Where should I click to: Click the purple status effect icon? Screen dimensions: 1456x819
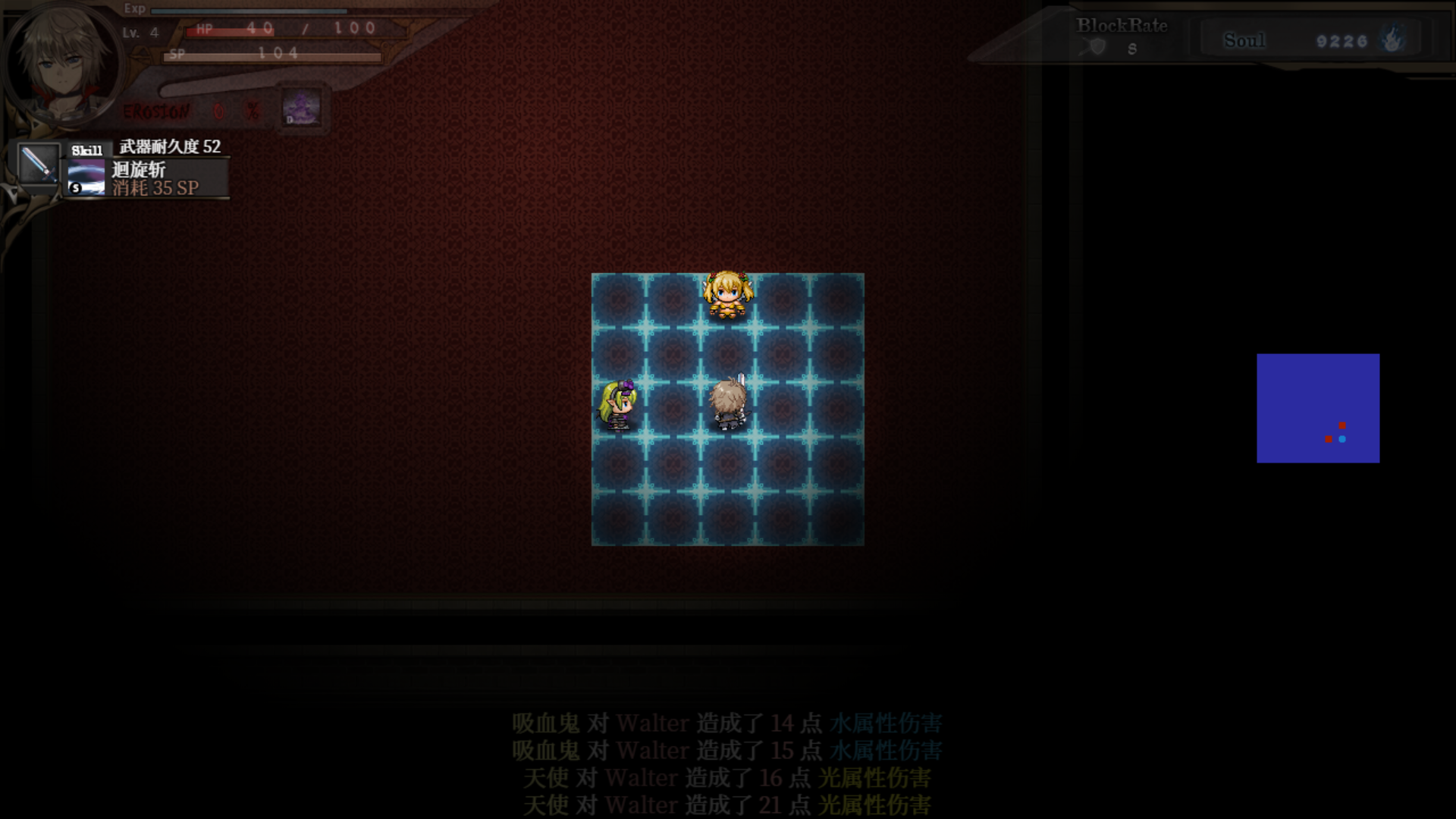[x=302, y=108]
